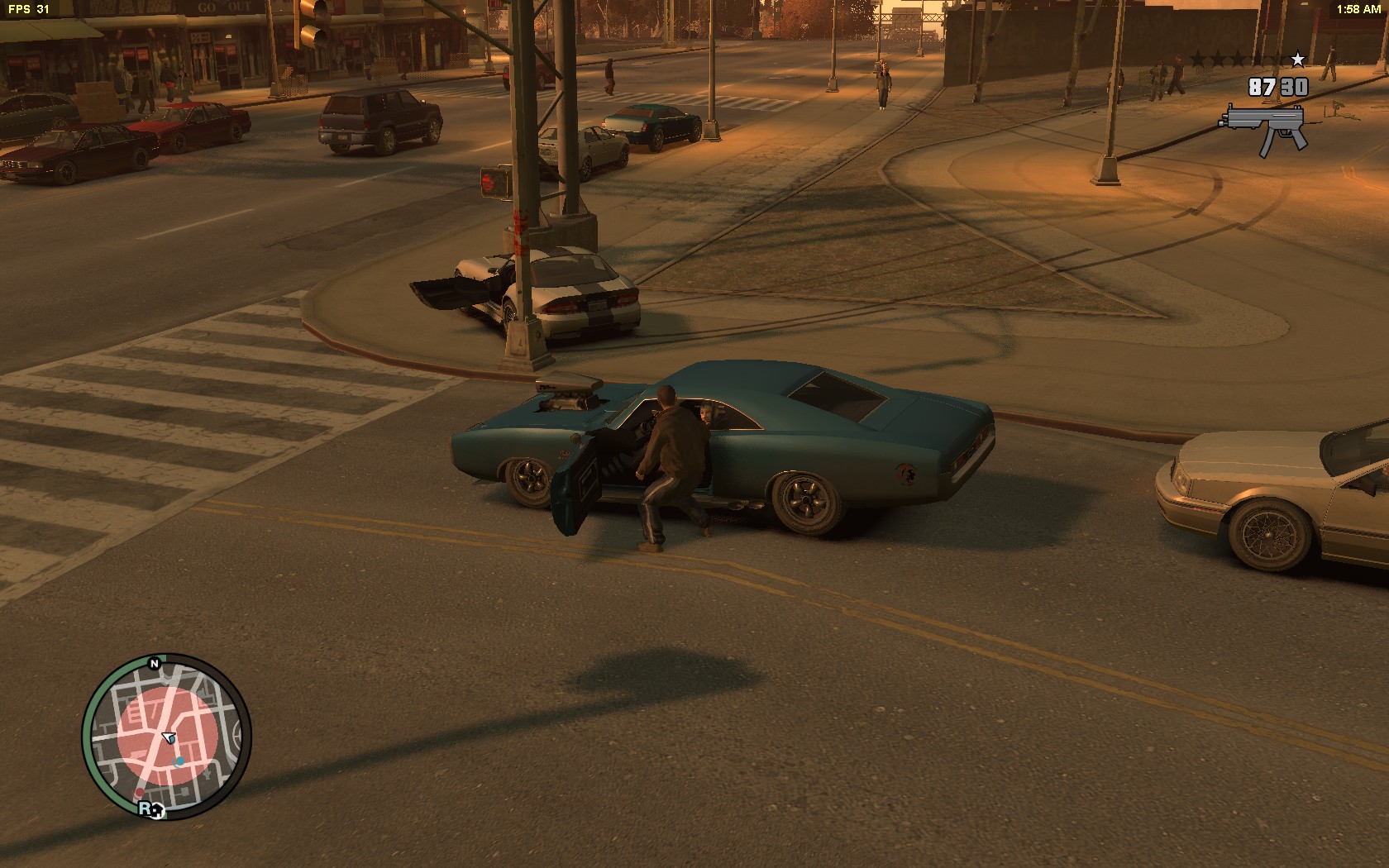
Task: Click the lit white wanted star
Action: [x=1297, y=60]
